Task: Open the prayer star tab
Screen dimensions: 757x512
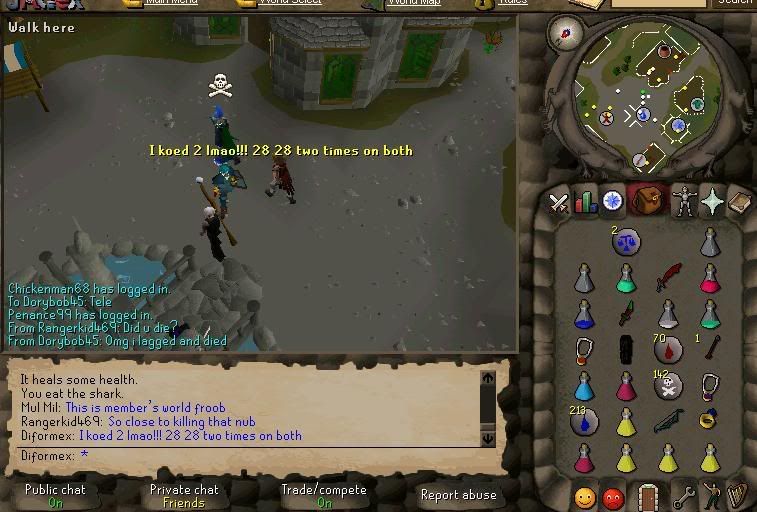Action: point(711,202)
